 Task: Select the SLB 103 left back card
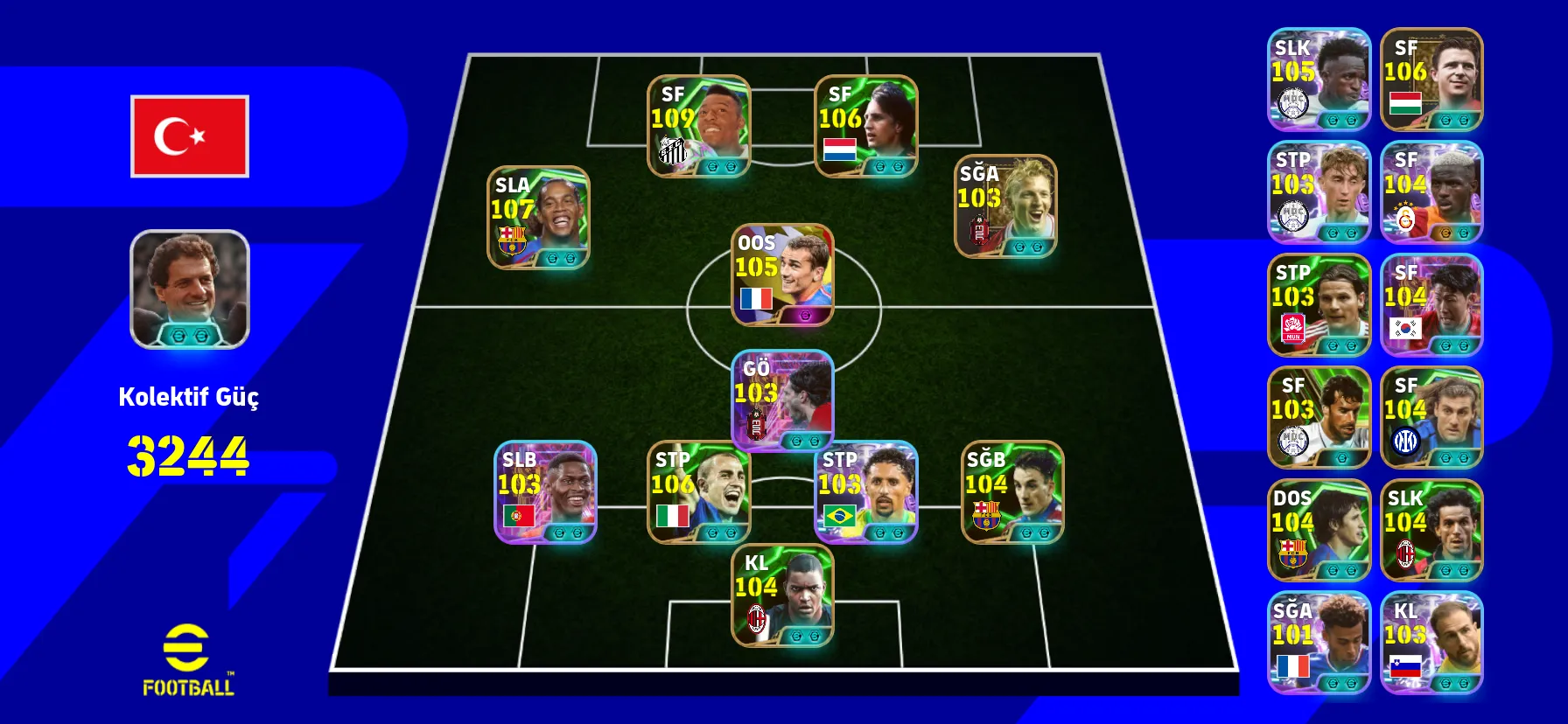tap(545, 491)
